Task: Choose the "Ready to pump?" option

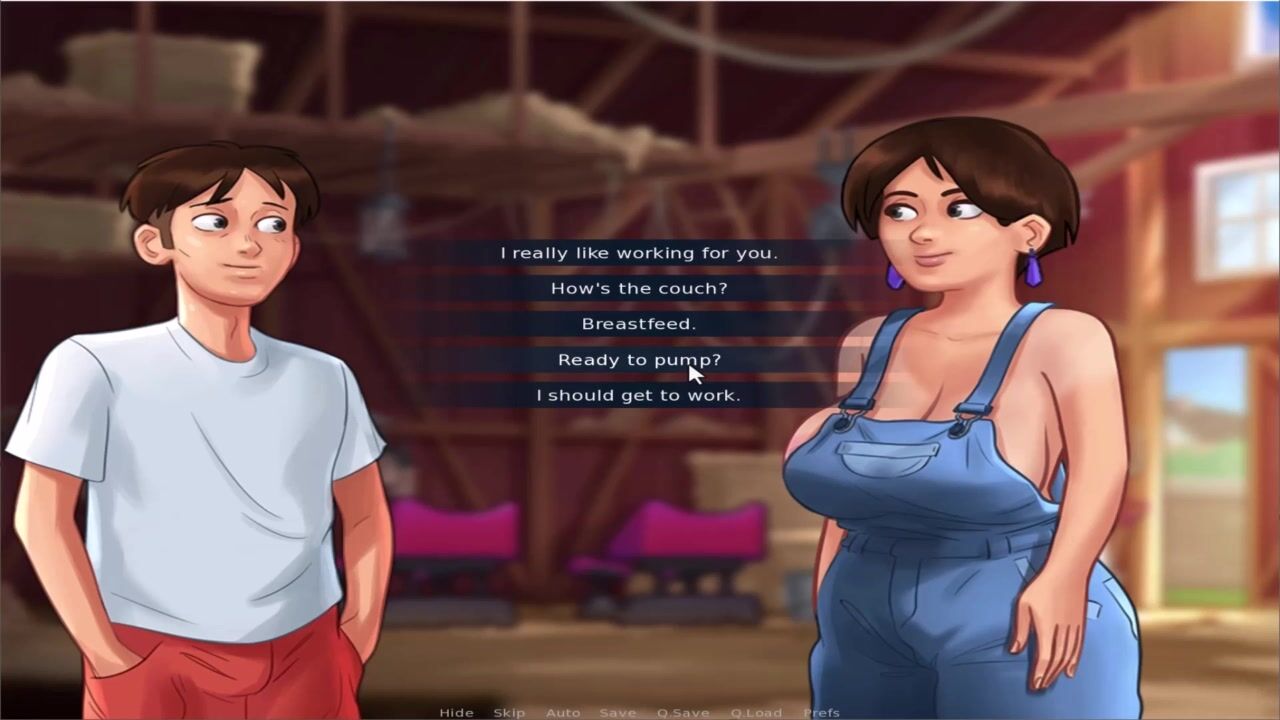Action: (638, 360)
